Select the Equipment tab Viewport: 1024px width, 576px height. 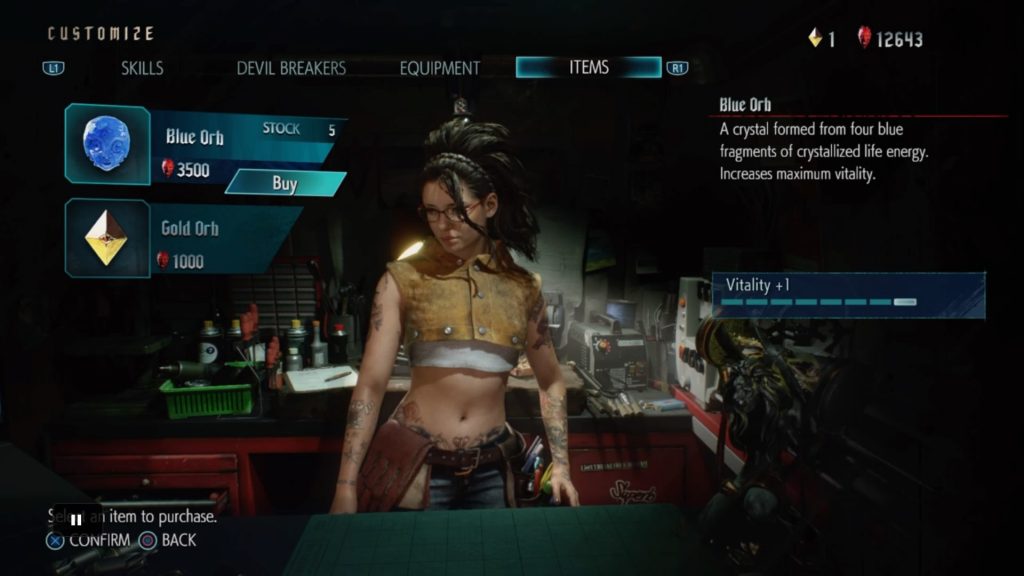click(440, 68)
